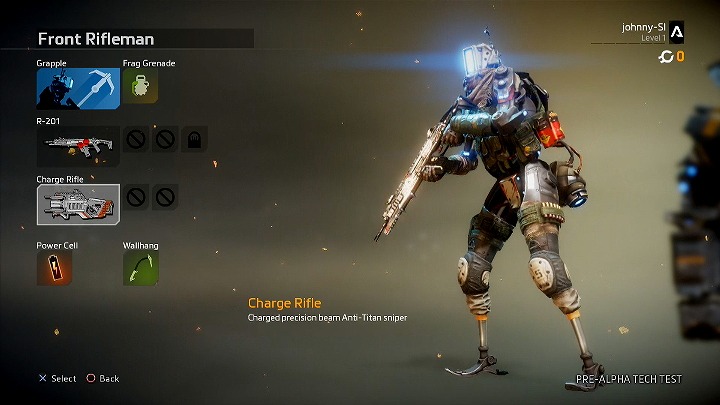Click the locked padlock attachment slot
Viewport: 720px width, 405px height.
coord(195,141)
